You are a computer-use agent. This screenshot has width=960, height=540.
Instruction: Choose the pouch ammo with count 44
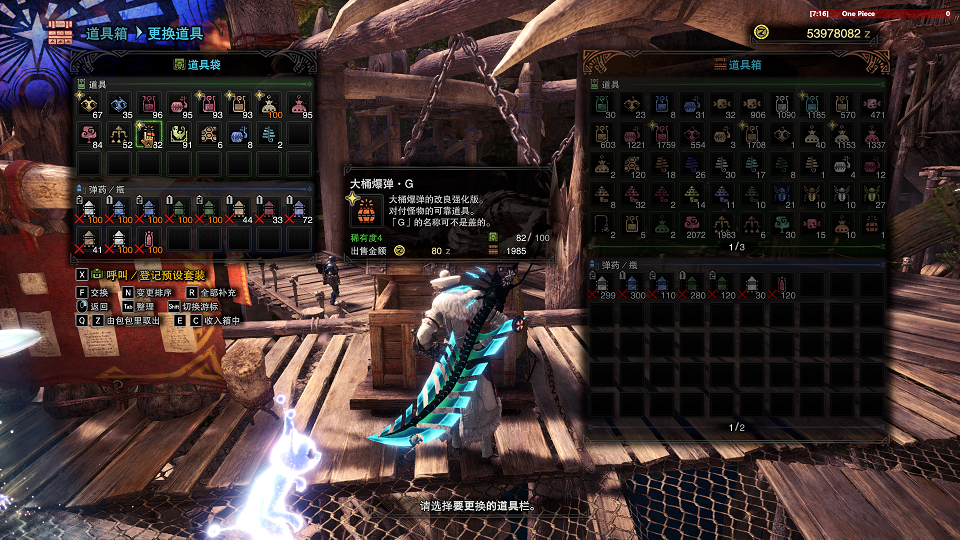(x=239, y=208)
